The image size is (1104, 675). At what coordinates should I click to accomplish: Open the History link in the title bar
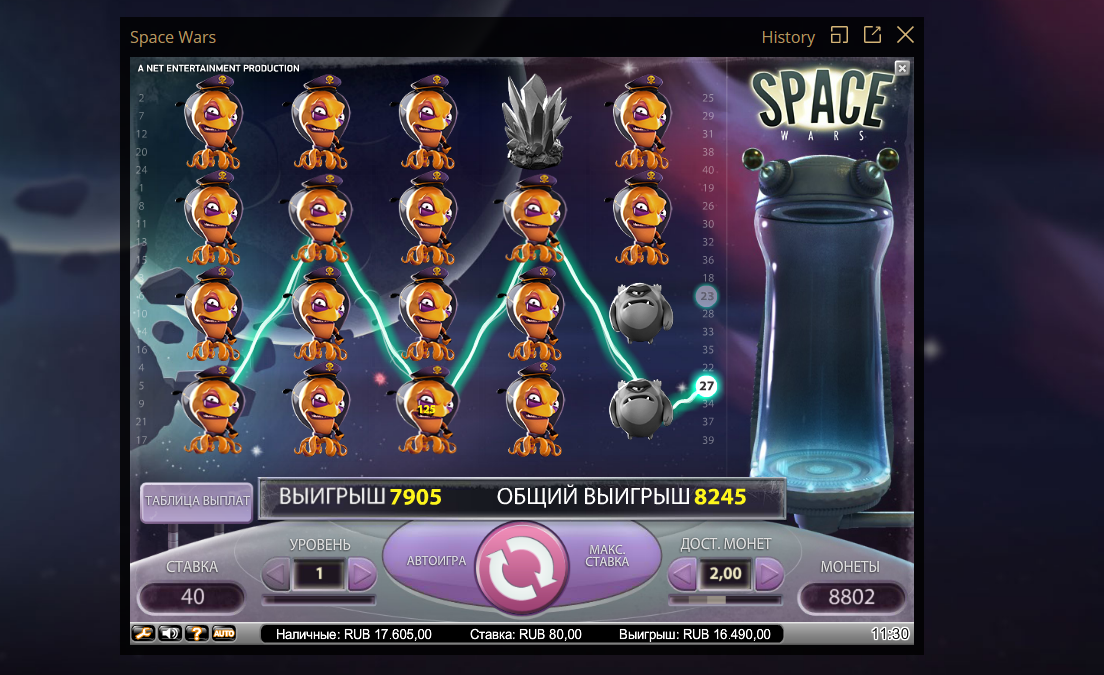(x=788, y=37)
